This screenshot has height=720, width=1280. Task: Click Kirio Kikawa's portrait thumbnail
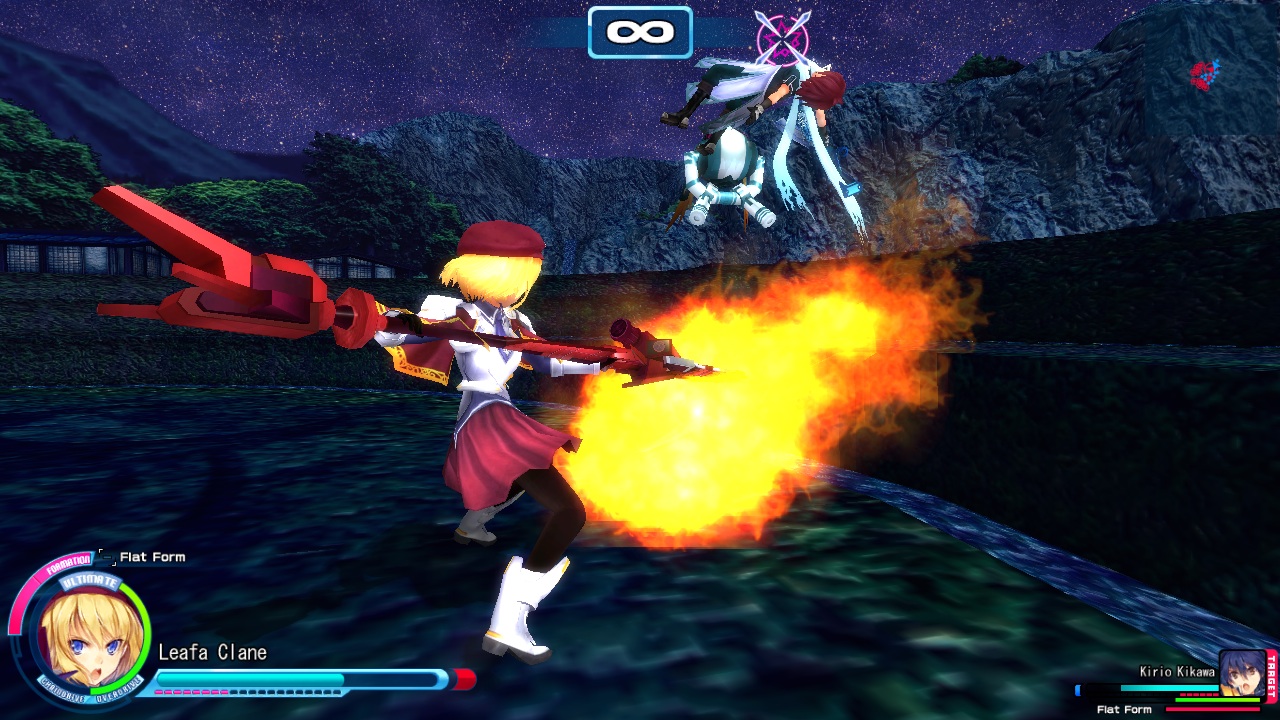(x=1242, y=671)
